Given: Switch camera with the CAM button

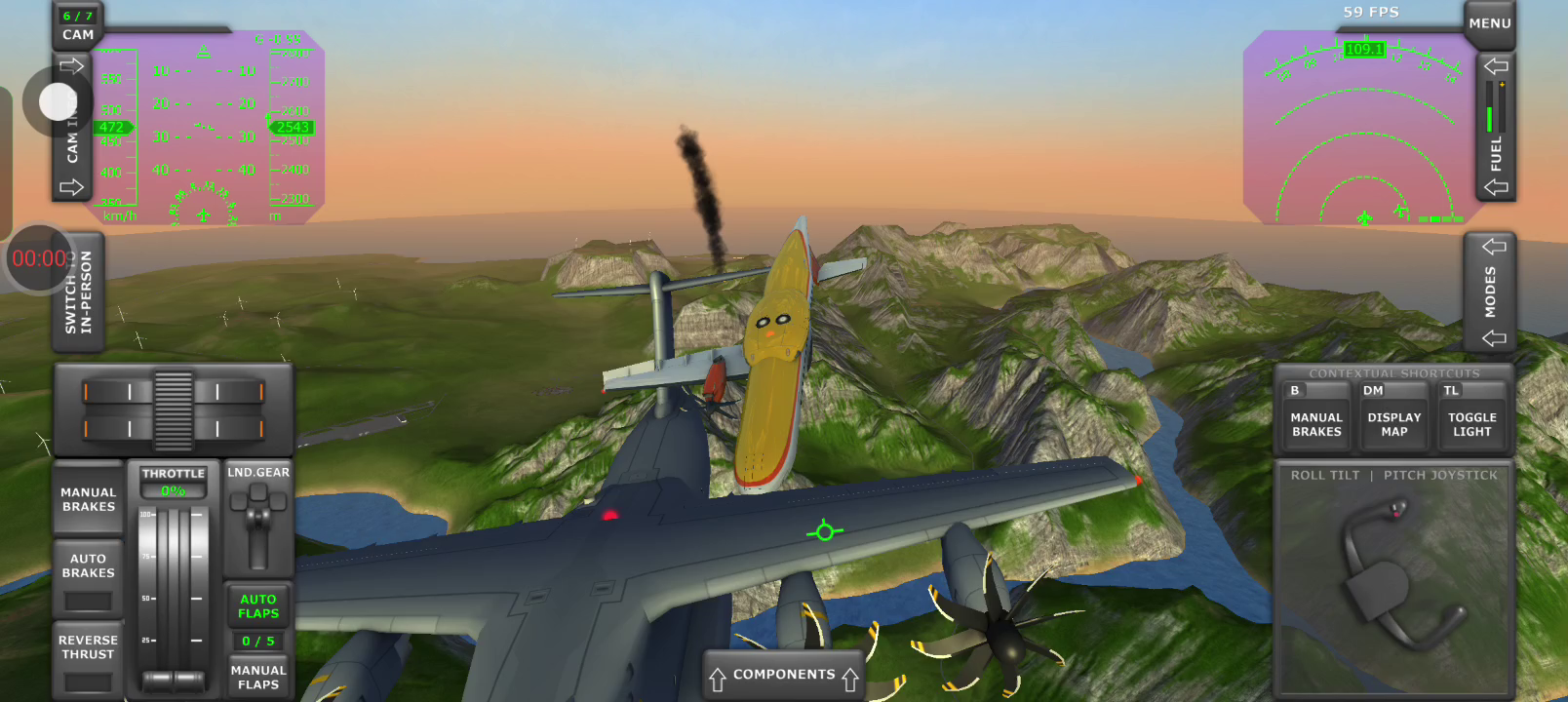Looking at the screenshot, I should [78, 26].
